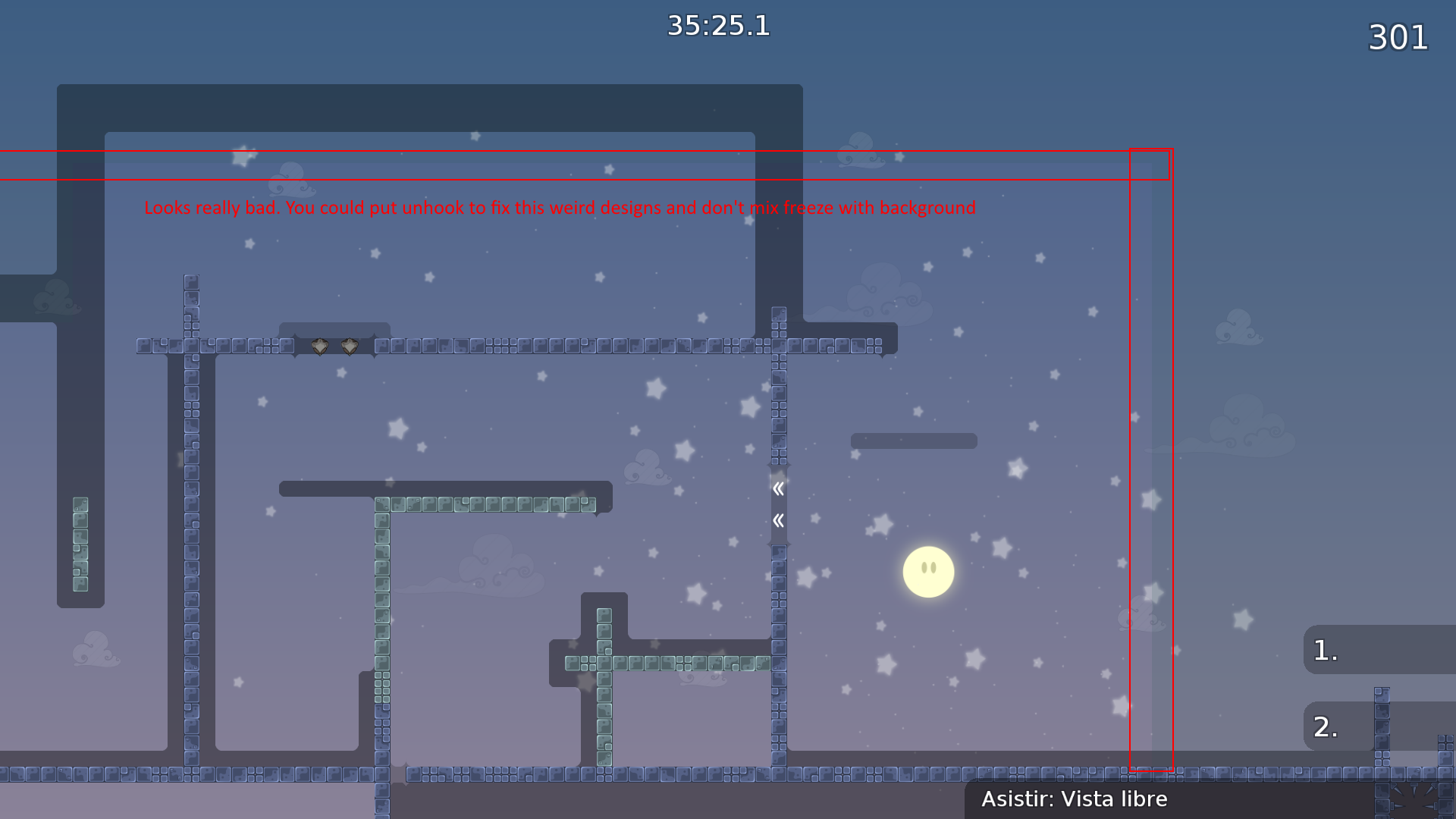Click the red annotation text about unhook design

click(559, 207)
